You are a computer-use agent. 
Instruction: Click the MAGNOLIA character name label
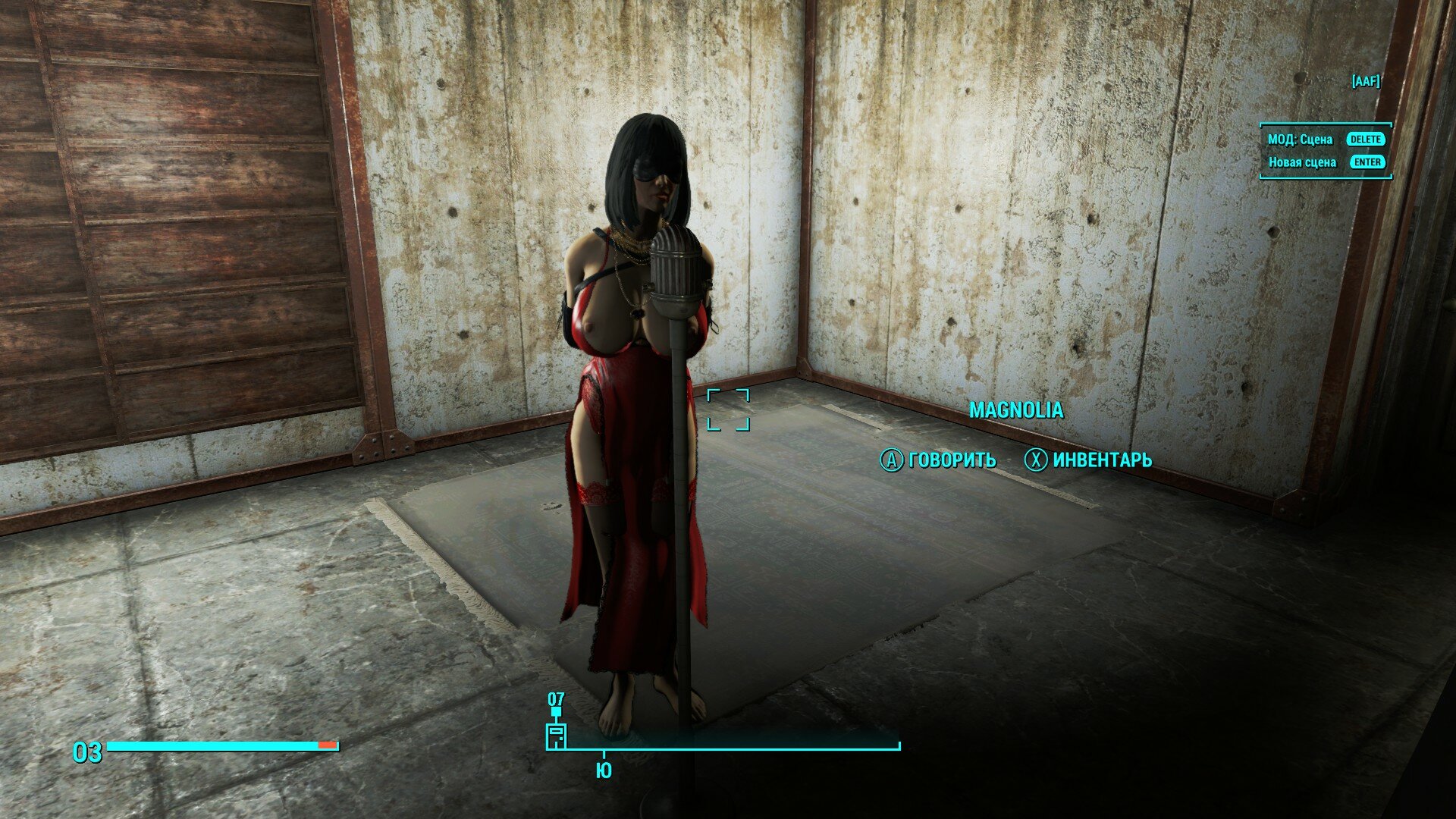[1017, 409]
